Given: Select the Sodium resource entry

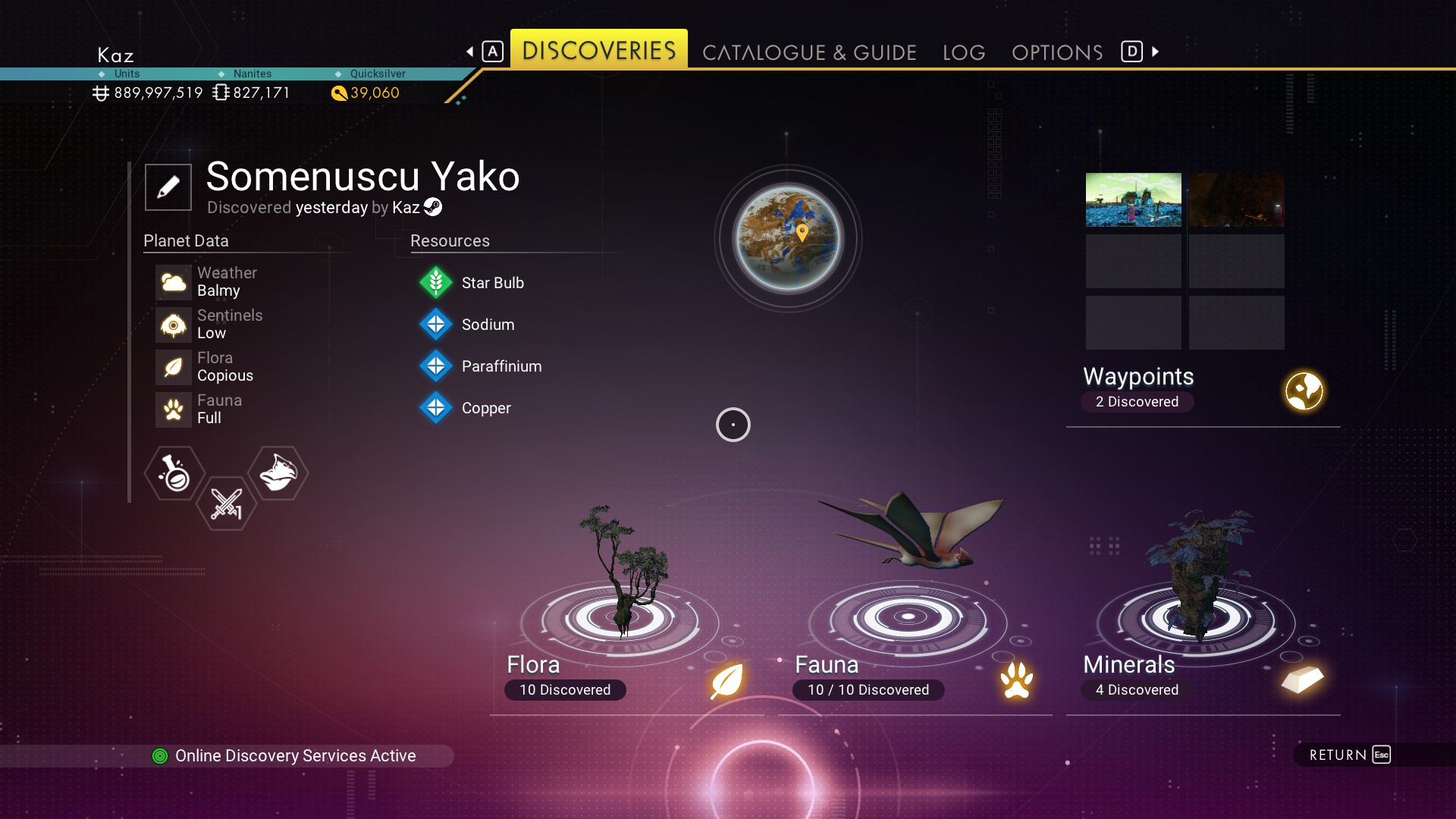Looking at the screenshot, I should tap(488, 325).
